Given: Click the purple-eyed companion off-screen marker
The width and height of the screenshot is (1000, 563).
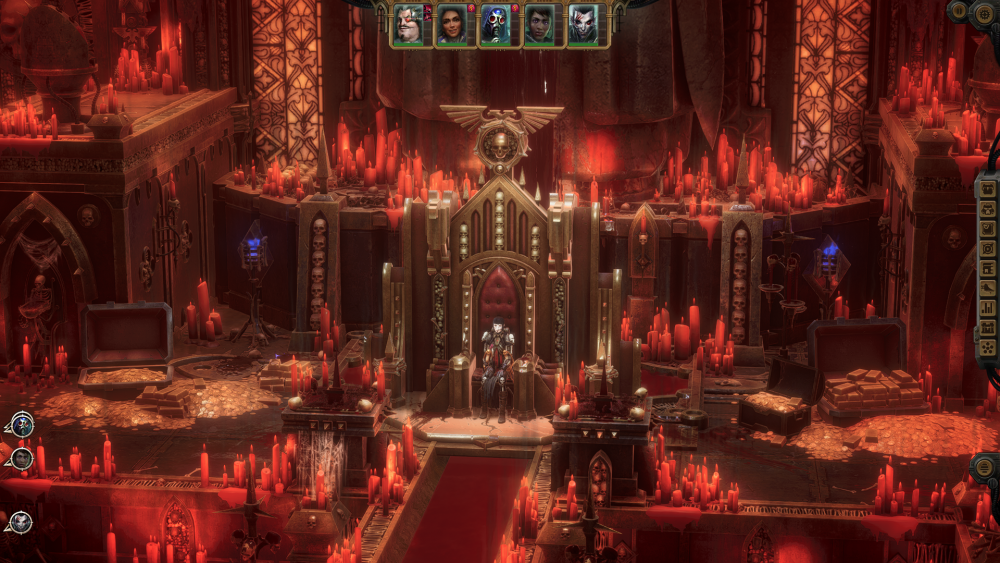Looking at the screenshot, I should pos(21,459).
